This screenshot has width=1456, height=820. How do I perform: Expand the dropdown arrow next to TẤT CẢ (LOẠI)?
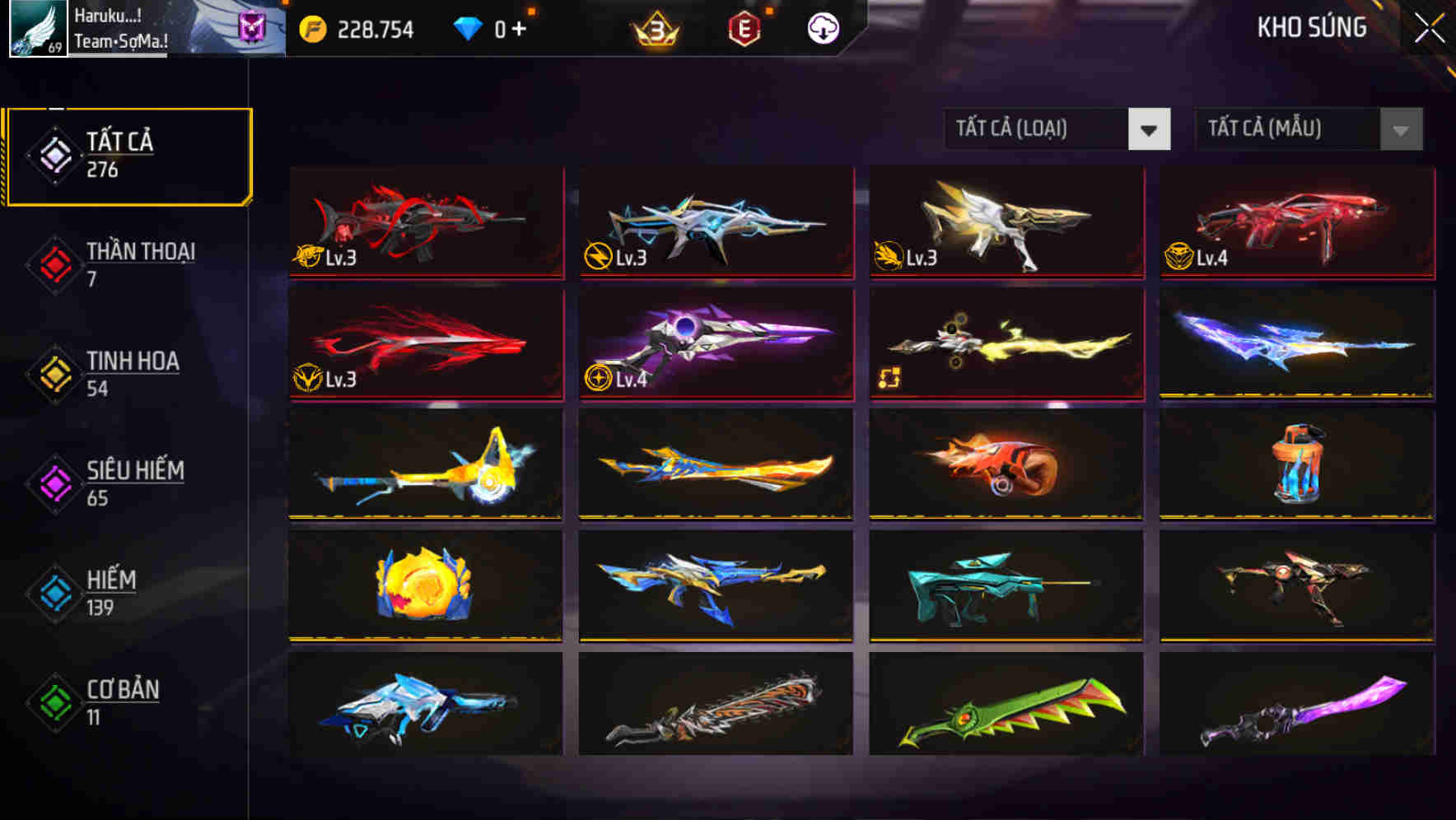click(x=1150, y=129)
